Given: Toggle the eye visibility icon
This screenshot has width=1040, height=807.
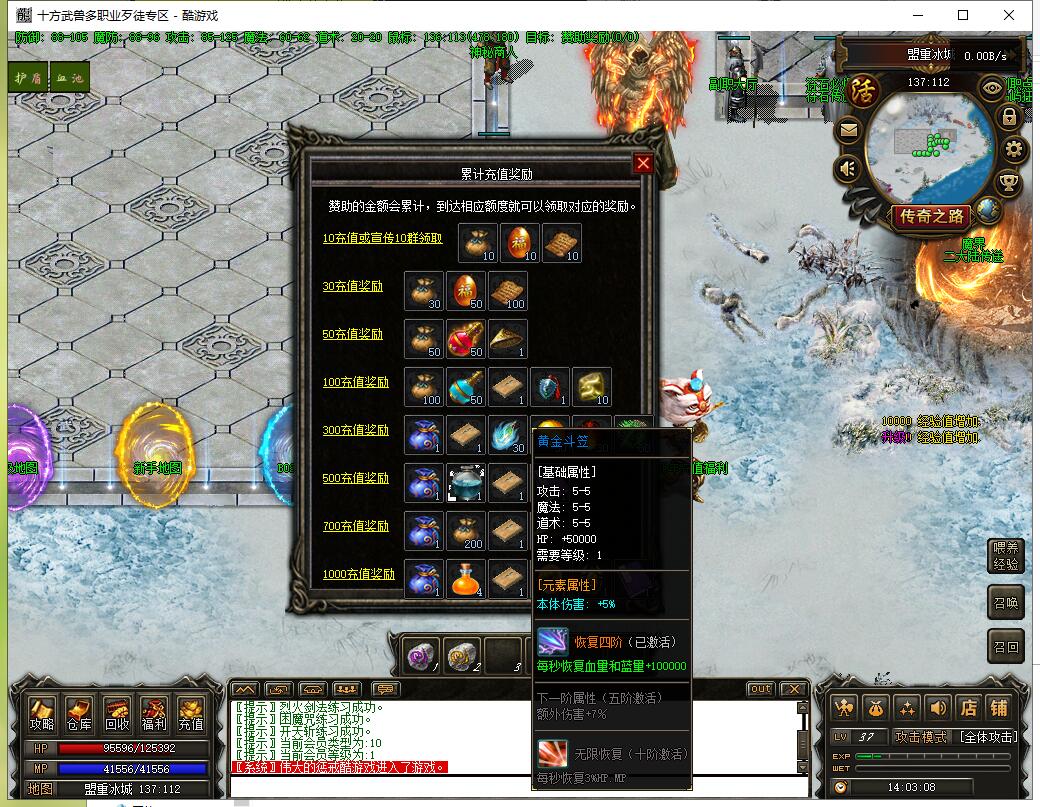Looking at the screenshot, I should tap(992, 87).
